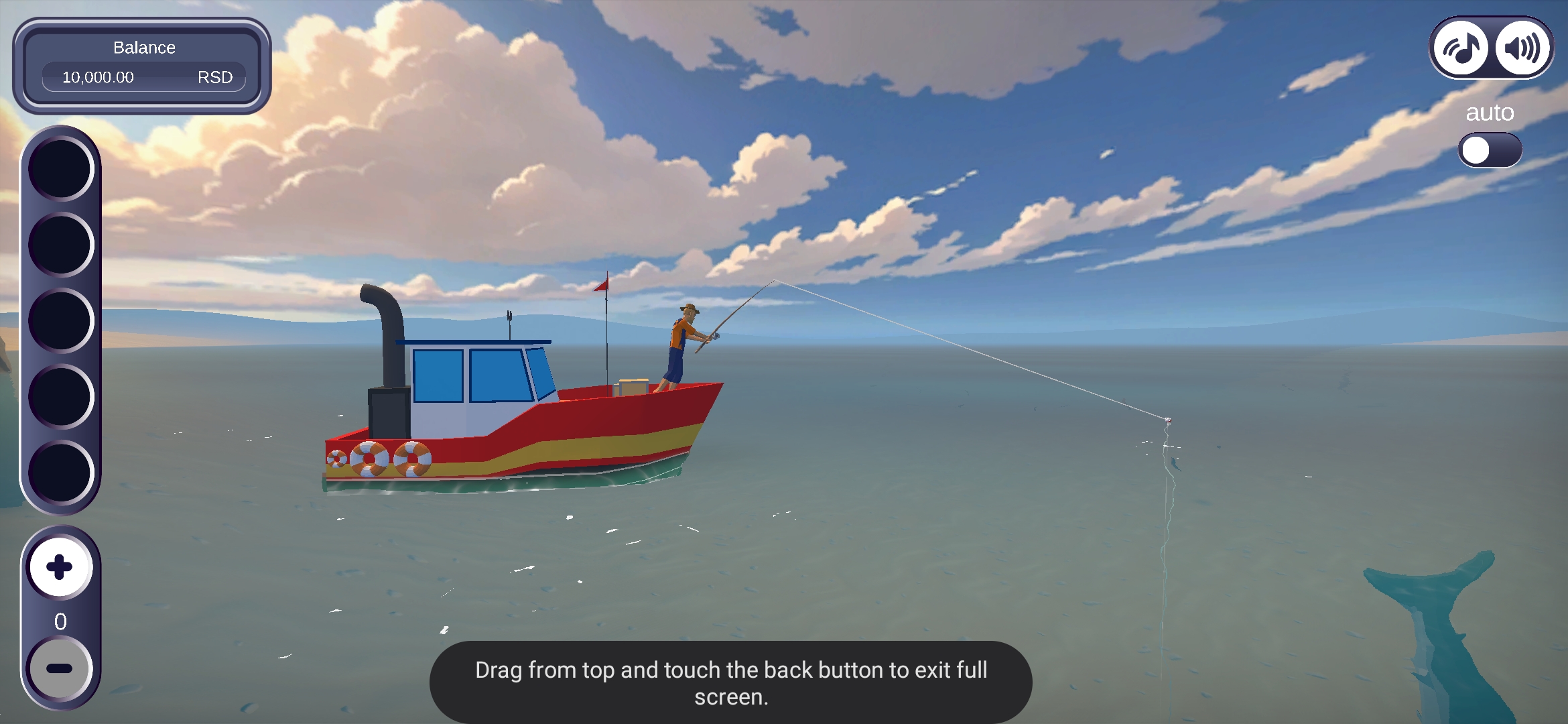Viewport: 1568px width, 724px height.
Task: Toggle the music button
Action: tap(1461, 48)
